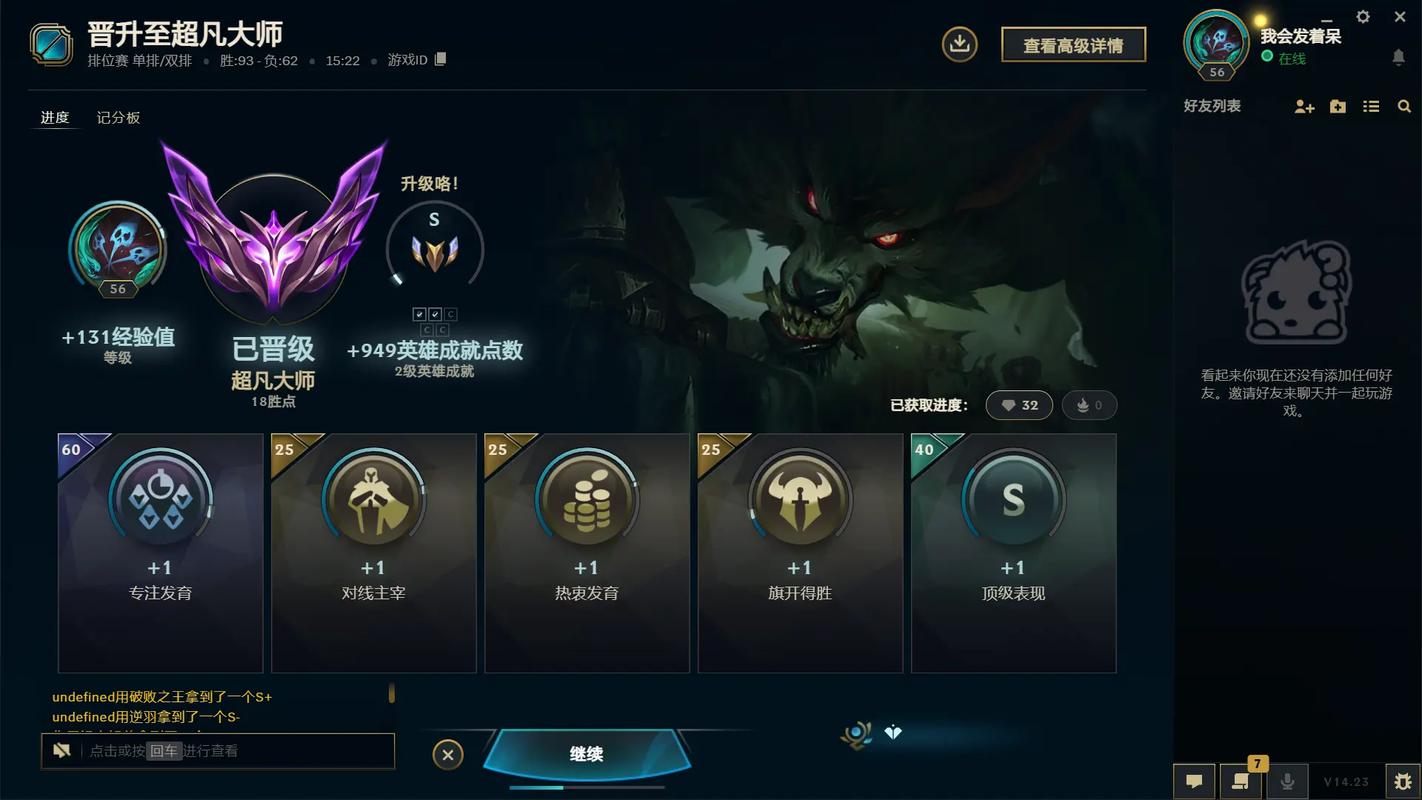Open the friend list display options icon
The image size is (1422, 800).
(x=1371, y=105)
